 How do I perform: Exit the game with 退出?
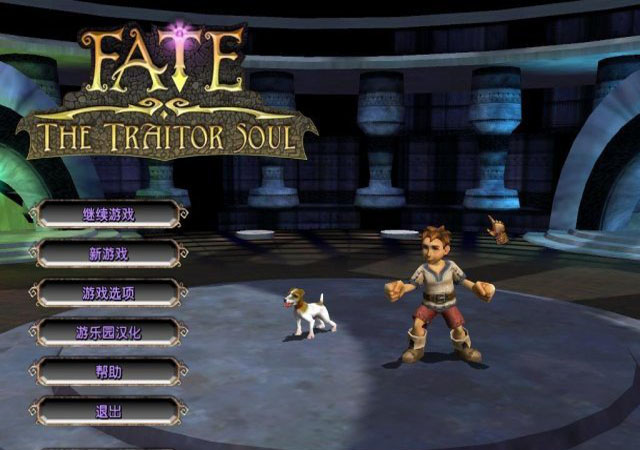coord(108,410)
